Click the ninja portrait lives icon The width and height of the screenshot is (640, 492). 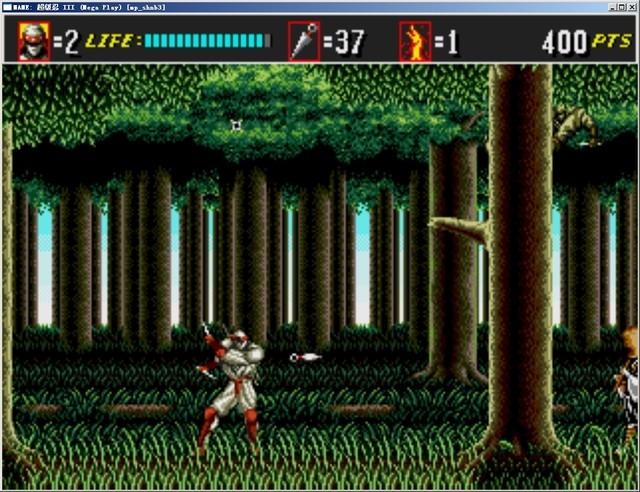coord(34,42)
